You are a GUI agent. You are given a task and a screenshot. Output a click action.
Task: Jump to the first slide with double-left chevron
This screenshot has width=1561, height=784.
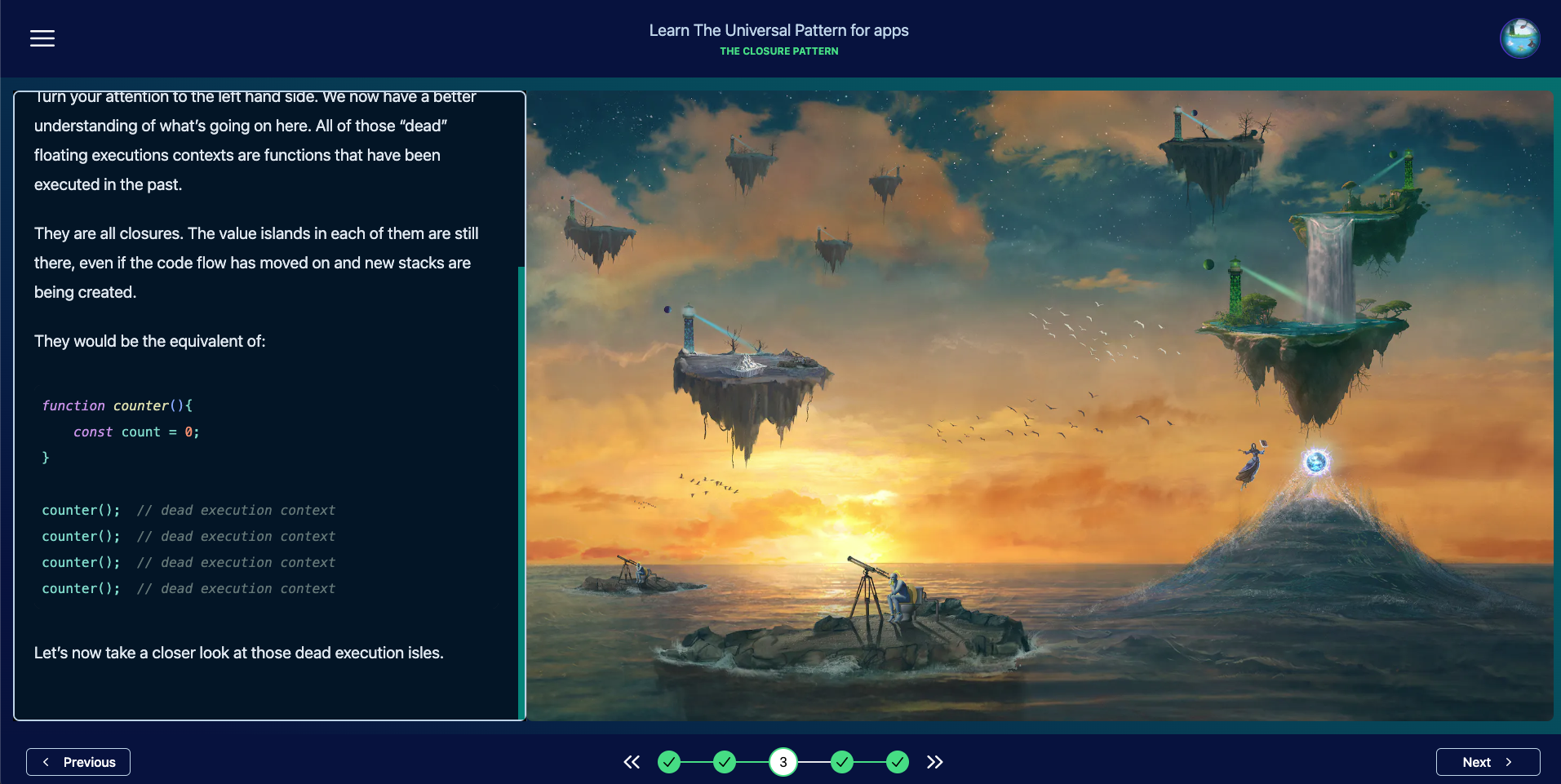632,762
